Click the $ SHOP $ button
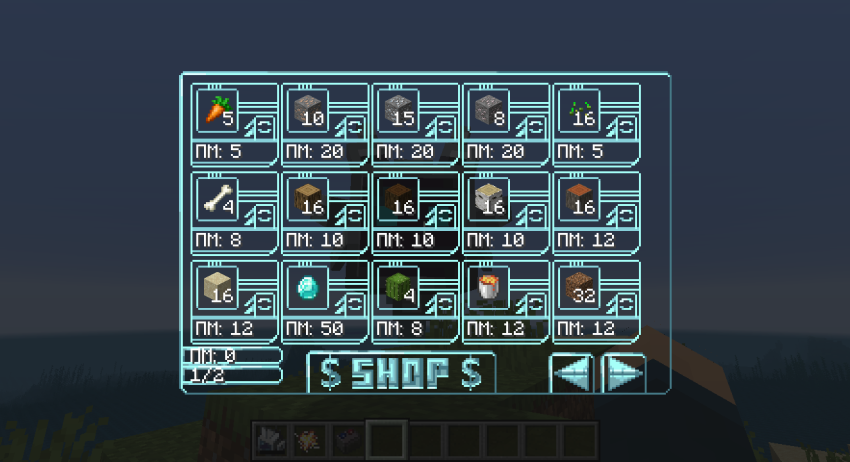The image size is (850, 462). point(401,373)
